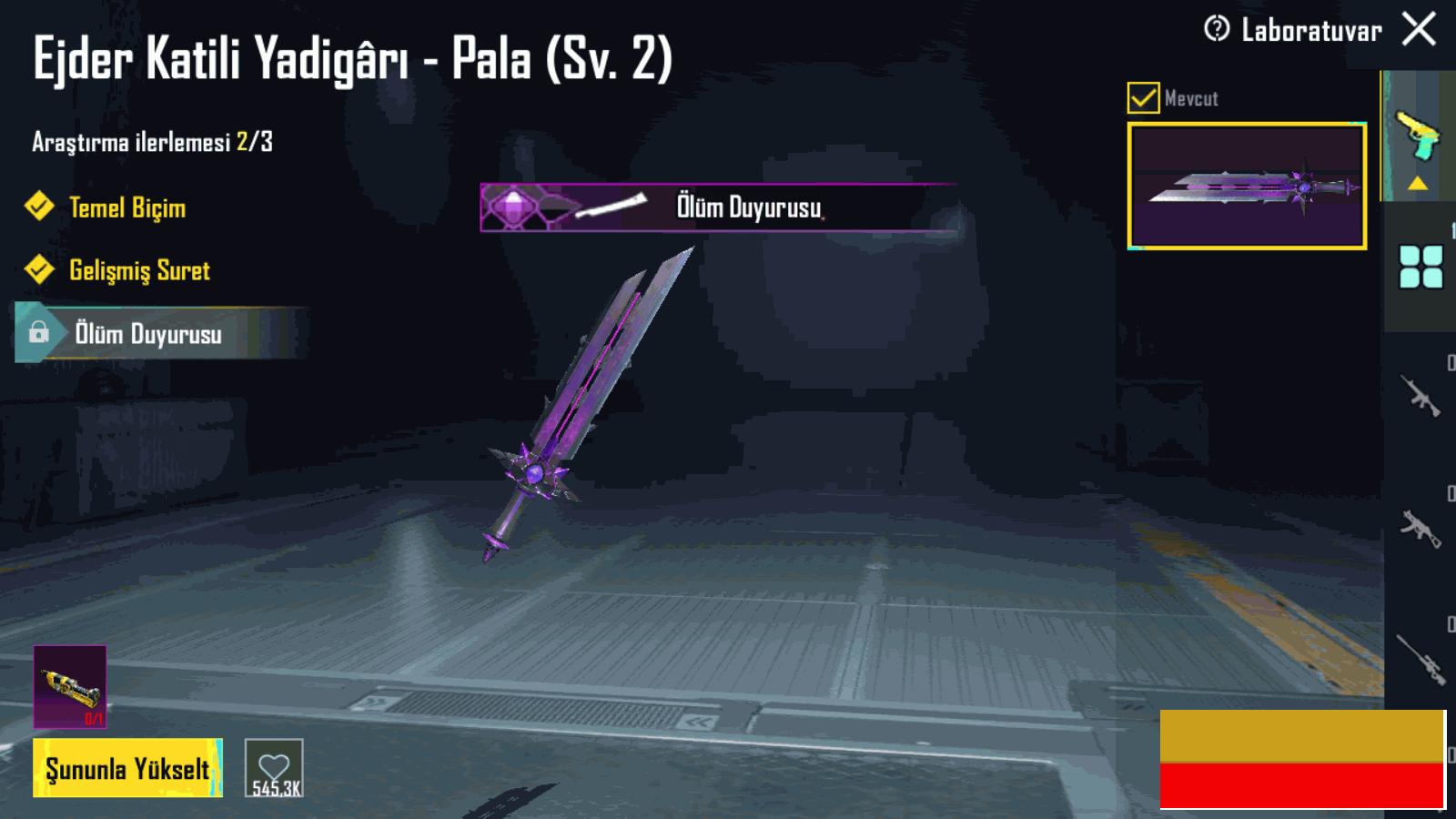Click the Şununla Yükselt upgrade button

coord(127,769)
